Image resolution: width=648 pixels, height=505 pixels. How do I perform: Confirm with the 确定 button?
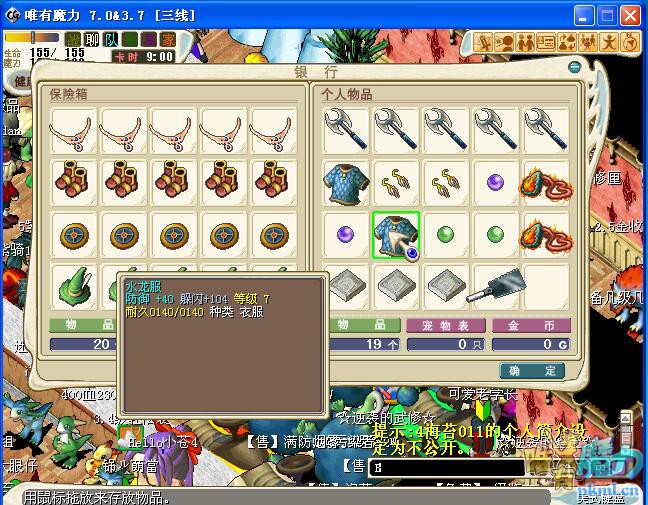pos(532,370)
